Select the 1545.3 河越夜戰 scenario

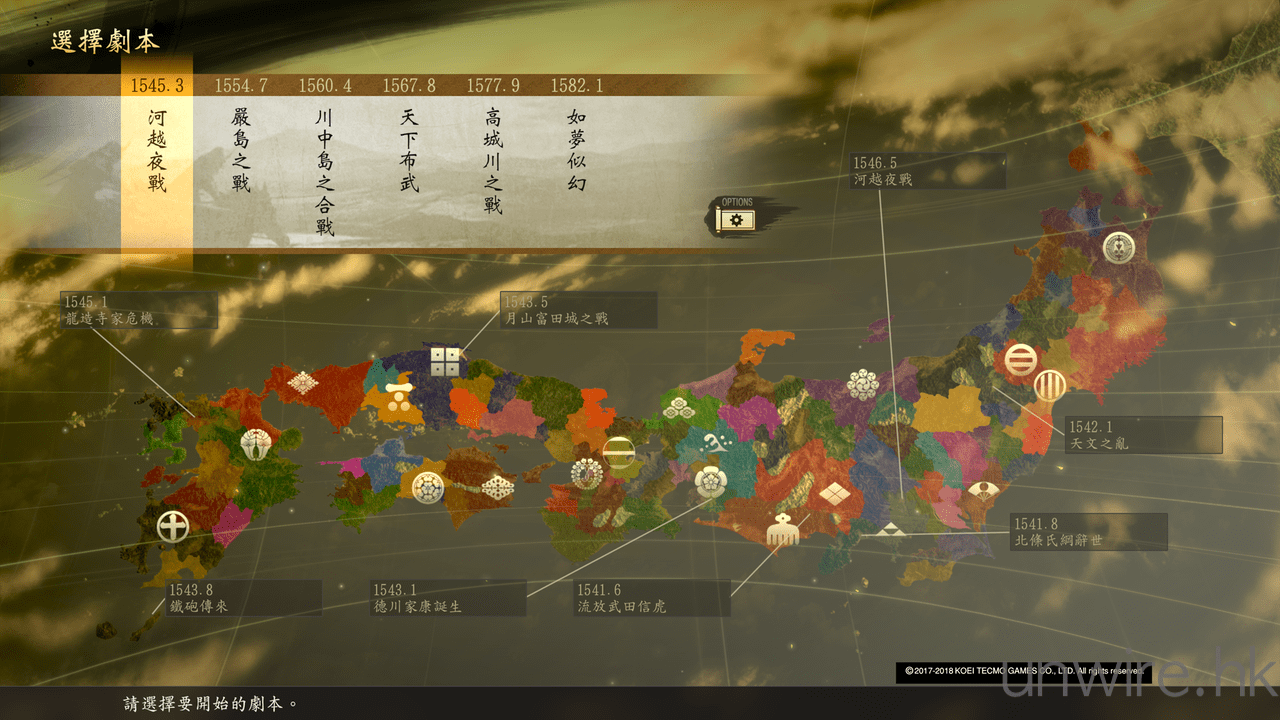157,150
